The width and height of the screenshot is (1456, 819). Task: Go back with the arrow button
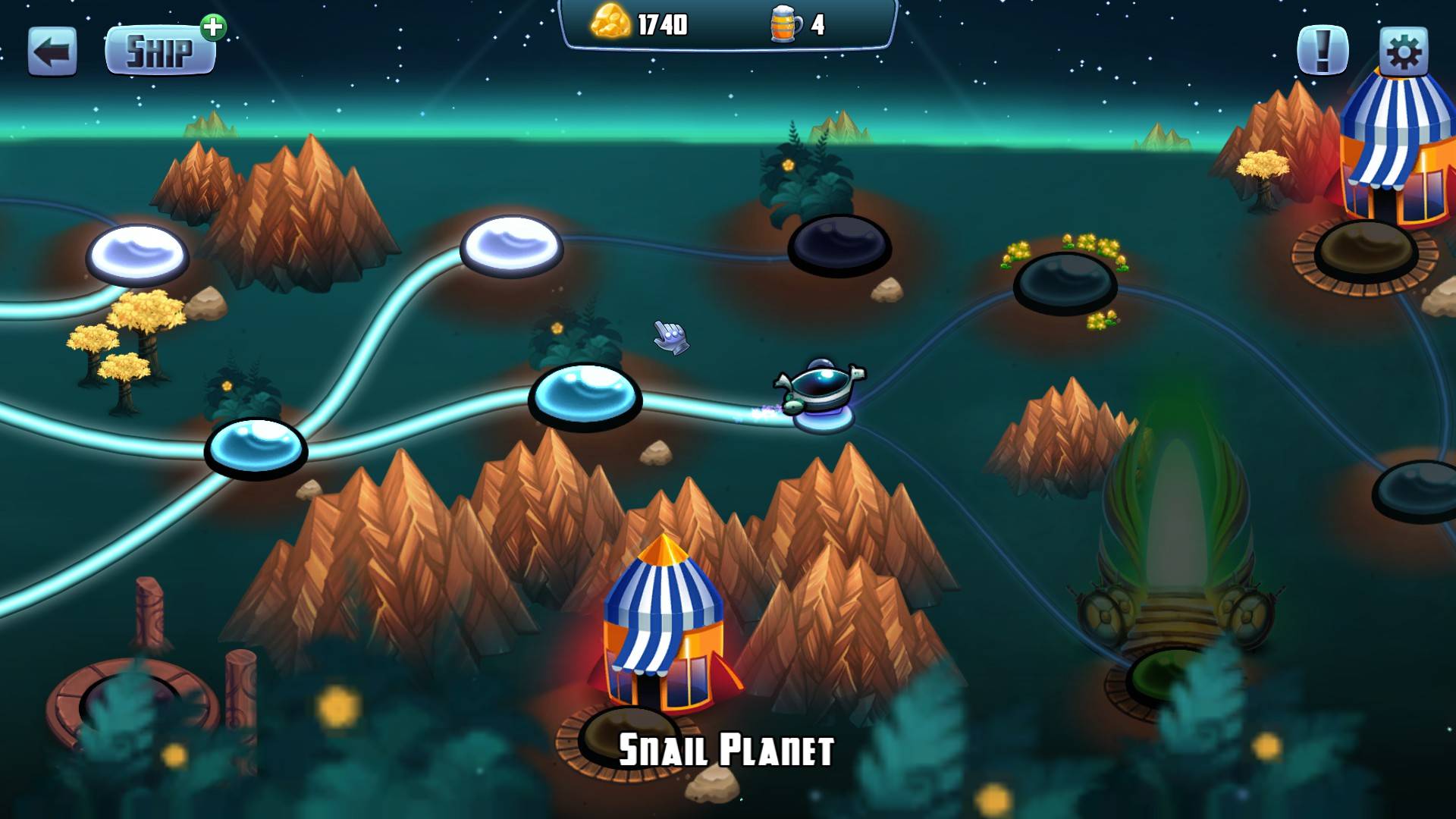[52, 52]
